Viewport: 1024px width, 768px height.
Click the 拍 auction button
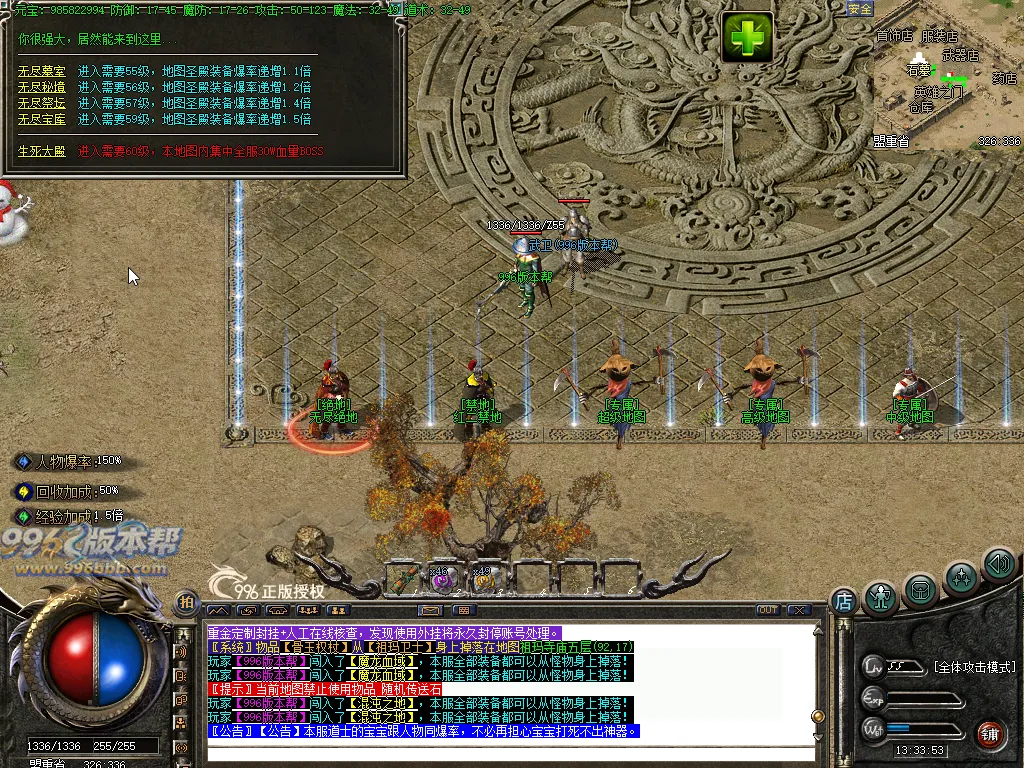point(186,602)
